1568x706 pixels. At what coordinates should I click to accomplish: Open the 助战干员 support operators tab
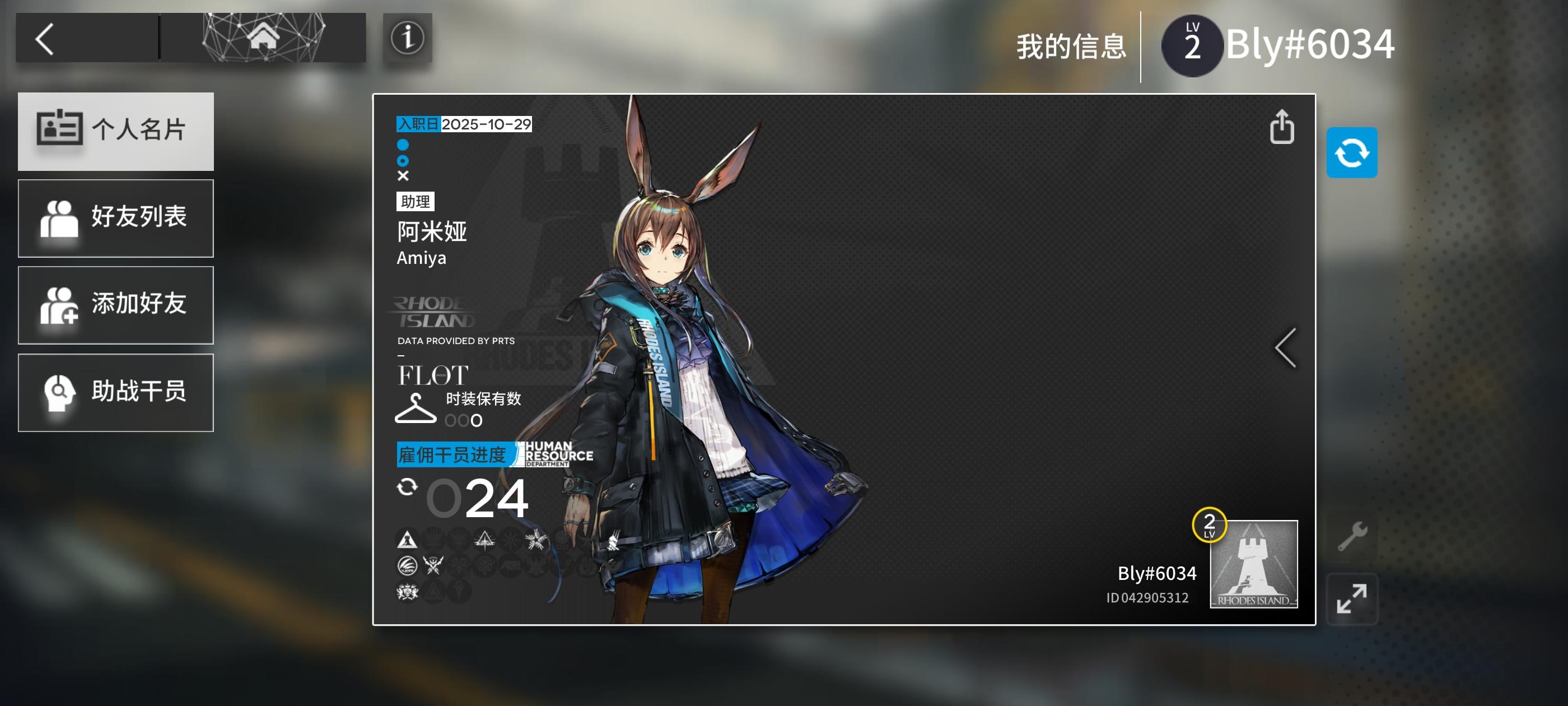click(x=116, y=392)
